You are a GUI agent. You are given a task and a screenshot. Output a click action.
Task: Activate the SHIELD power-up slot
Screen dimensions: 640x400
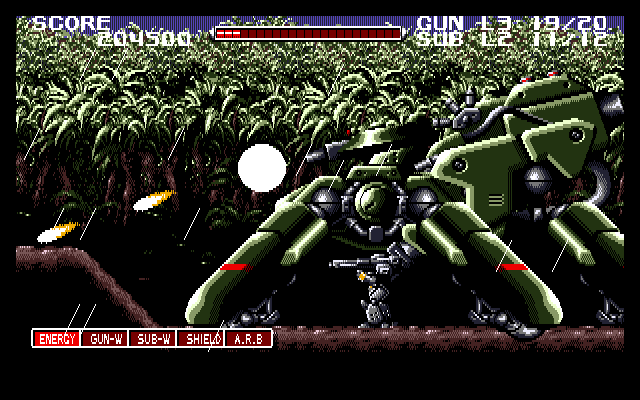(200, 339)
